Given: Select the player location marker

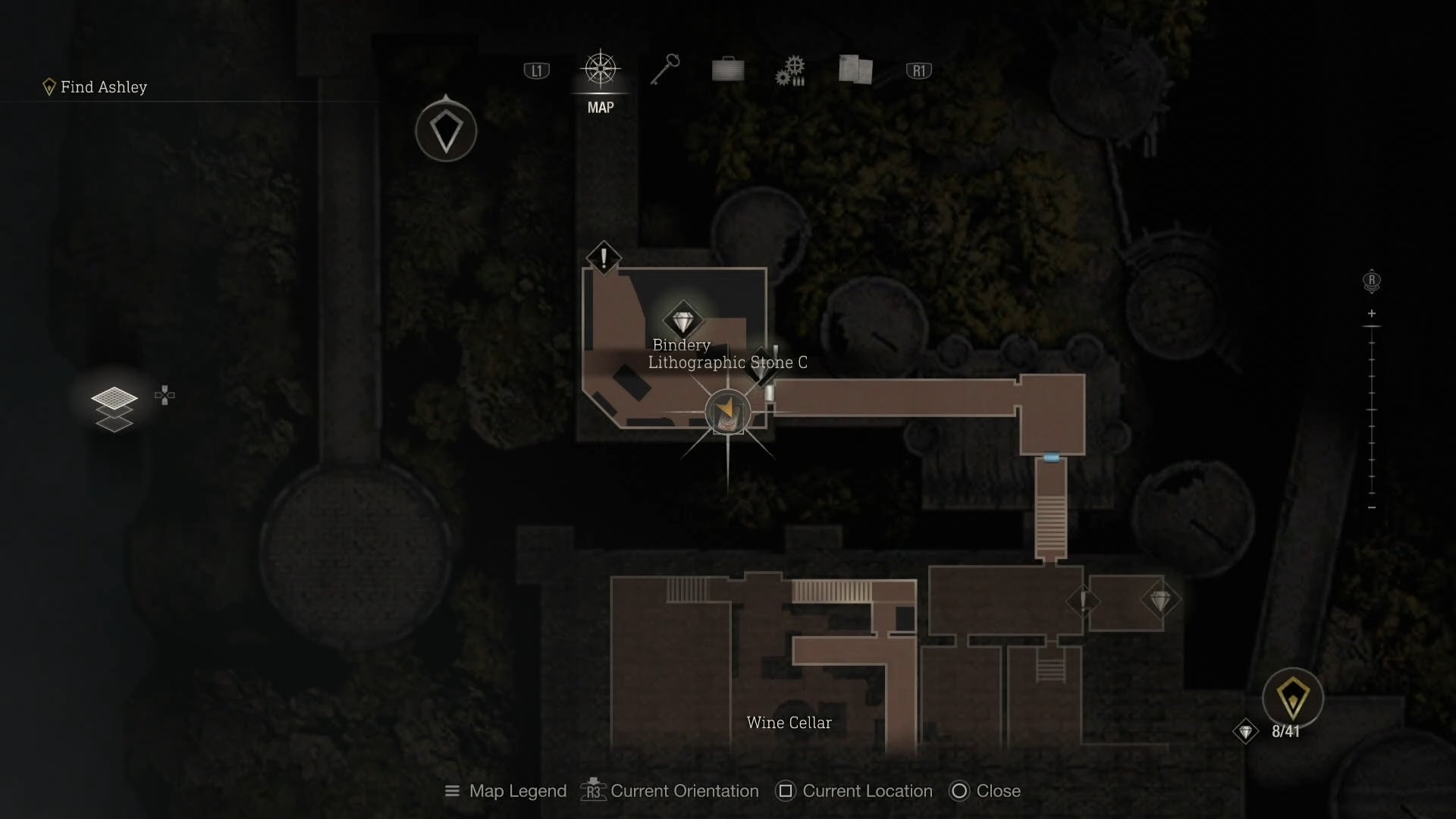Looking at the screenshot, I should pos(727,413).
